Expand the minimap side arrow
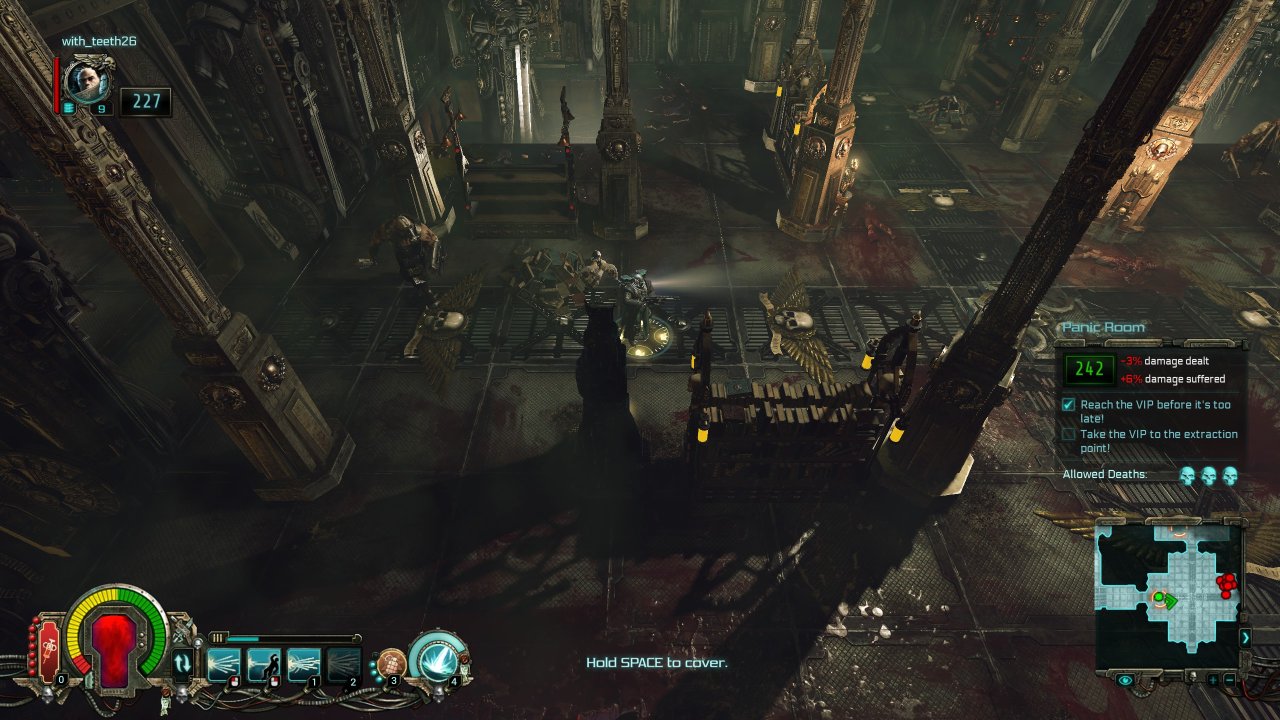The width and height of the screenshot is (1280, 720). click(x=1245, y=637)
